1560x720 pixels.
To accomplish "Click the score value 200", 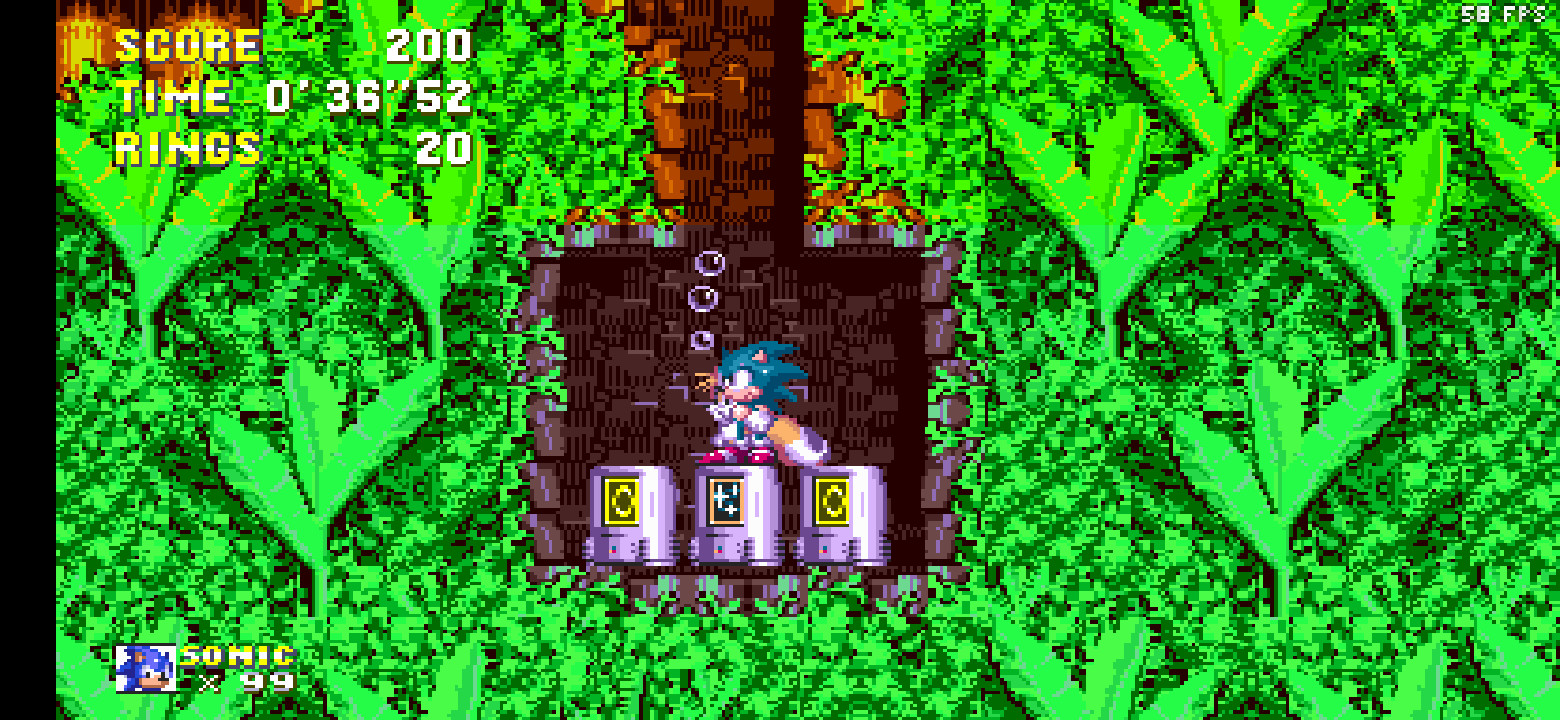I will [430, 43].
